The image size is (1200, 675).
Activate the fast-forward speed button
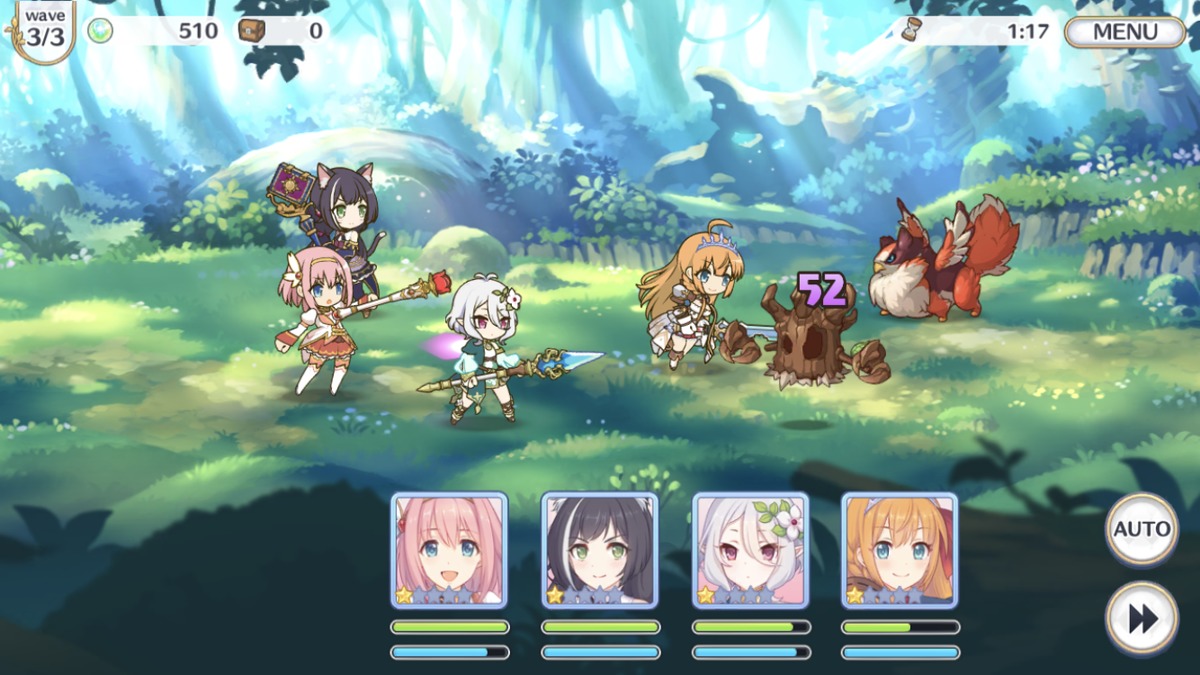[1141, 619]
